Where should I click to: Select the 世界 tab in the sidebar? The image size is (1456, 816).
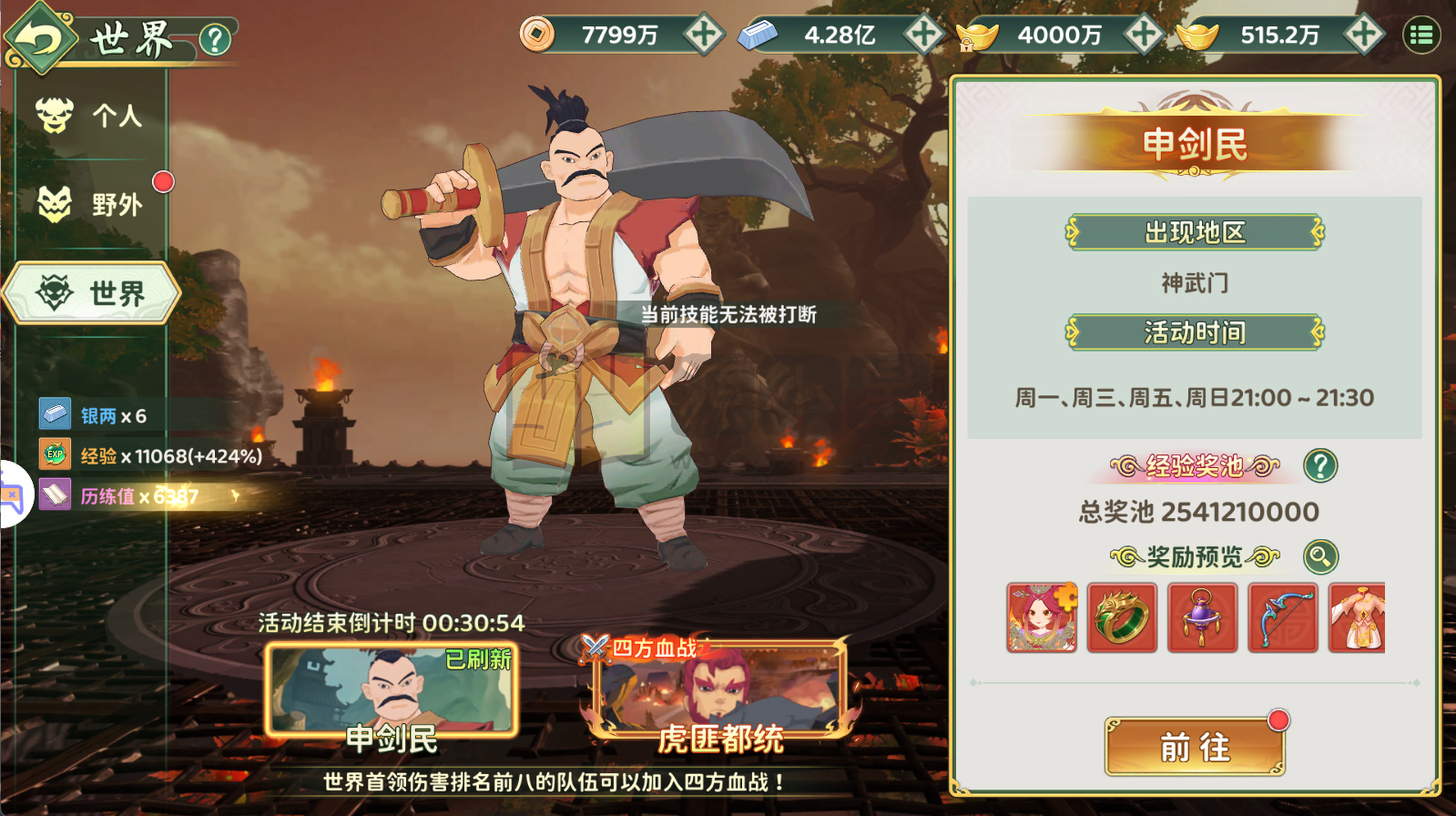pos(91,293)
